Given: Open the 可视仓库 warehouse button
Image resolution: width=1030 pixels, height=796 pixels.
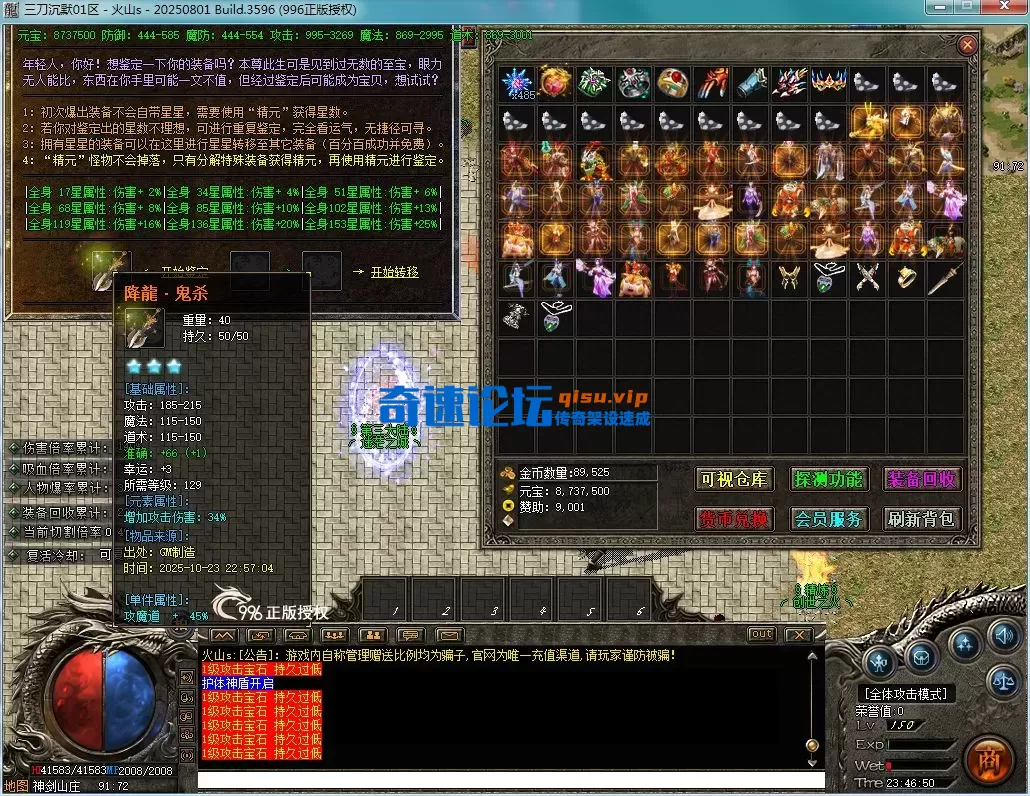Looking at the screenshot, I should [735, 479].
